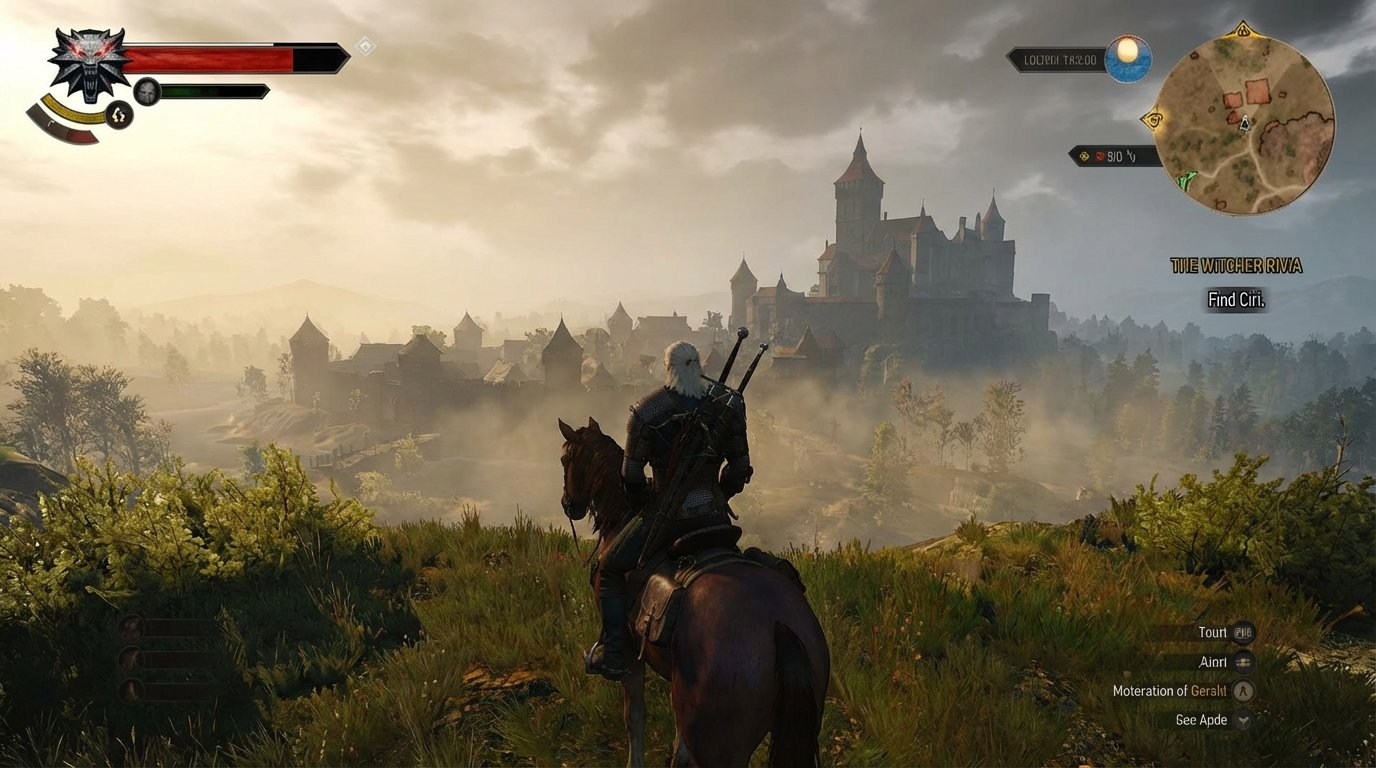Screen dimensions: 1376x768
Task: Select the active Sign icon below the health bar
Action: [119, 115]
